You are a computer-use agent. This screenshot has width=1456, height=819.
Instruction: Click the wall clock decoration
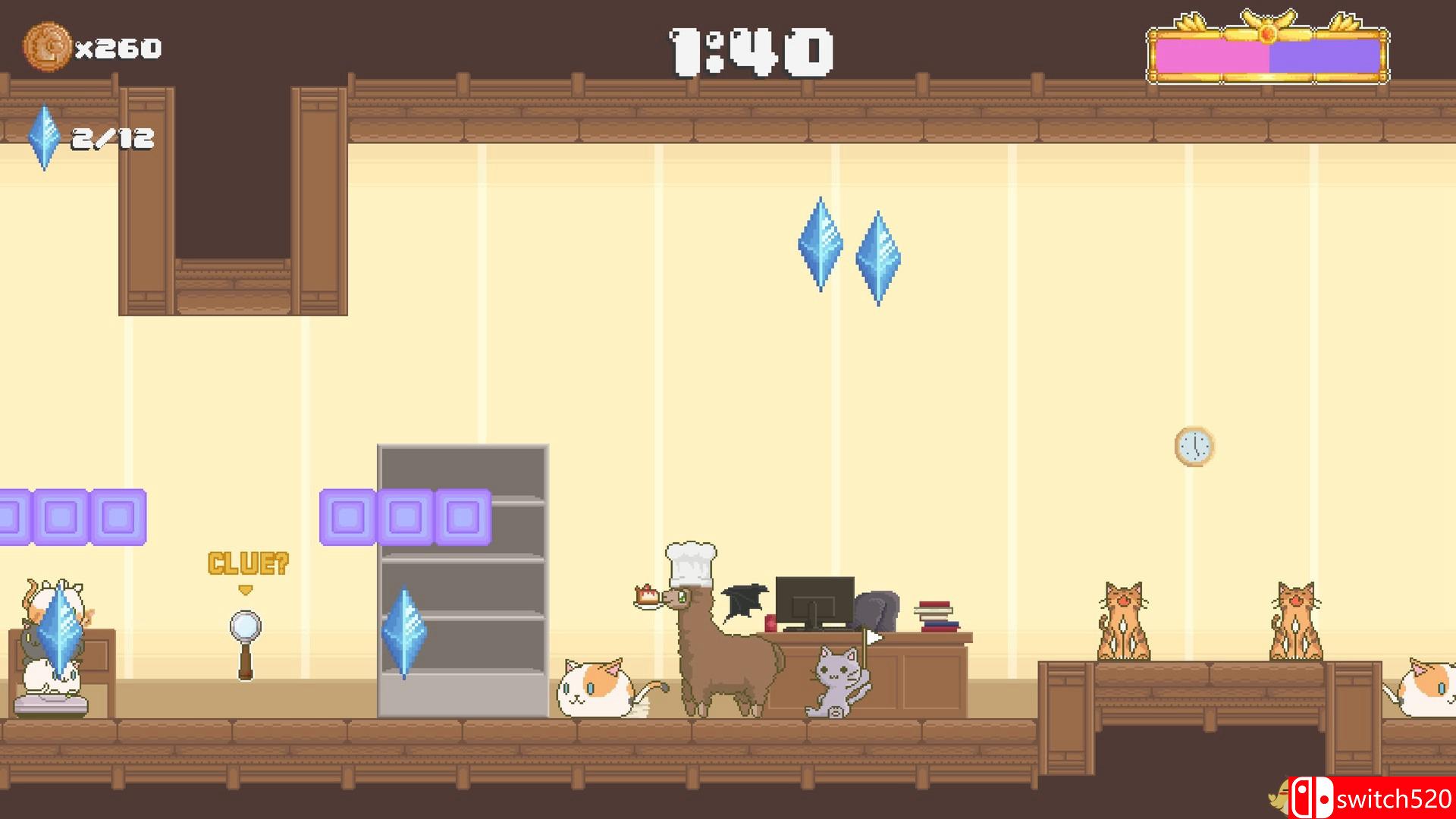pyautogui.click(x=1194, y=447)
